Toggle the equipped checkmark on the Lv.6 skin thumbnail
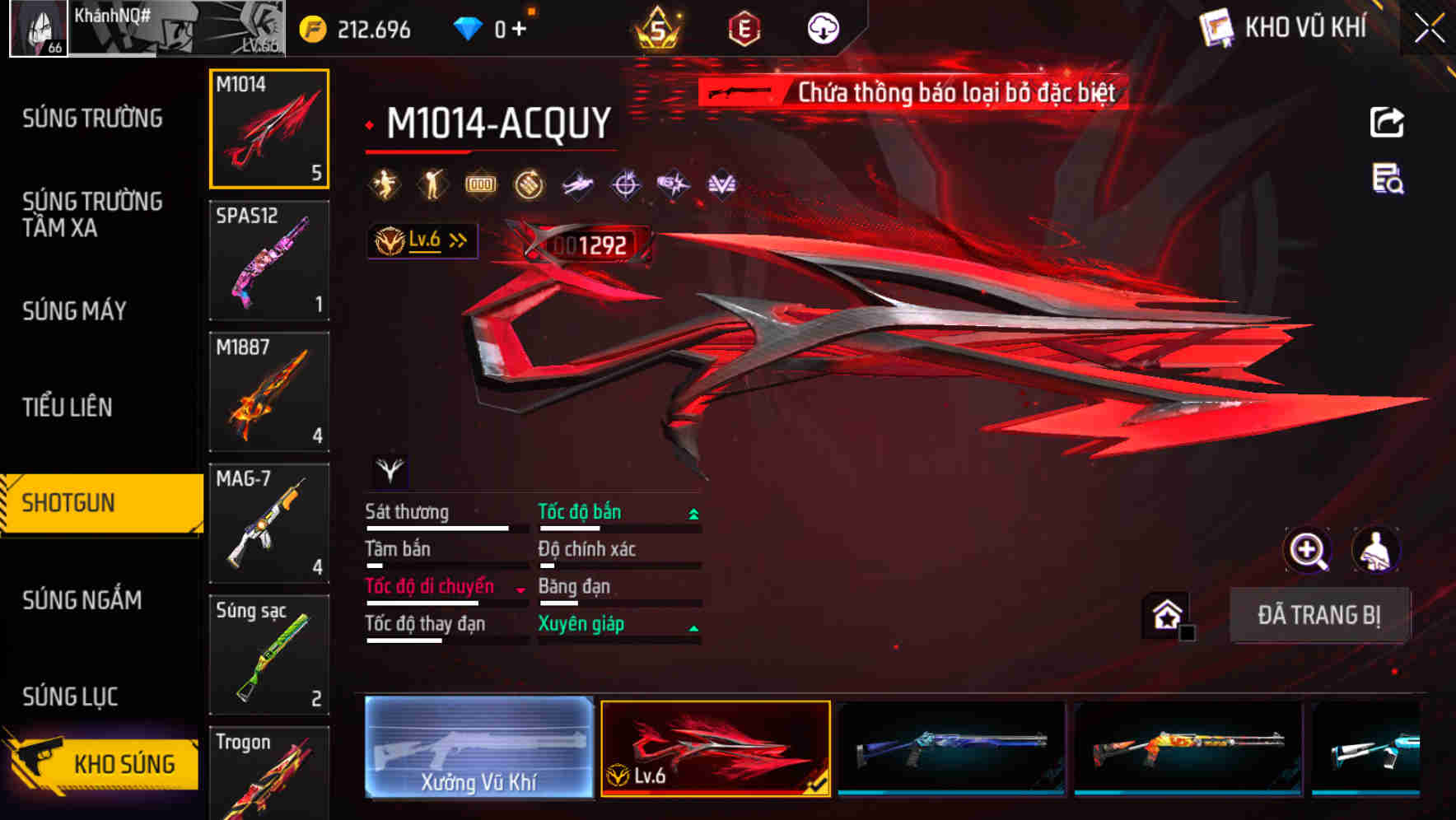The height and width of the screenshot is (820, 1456). tap(817, 786)
